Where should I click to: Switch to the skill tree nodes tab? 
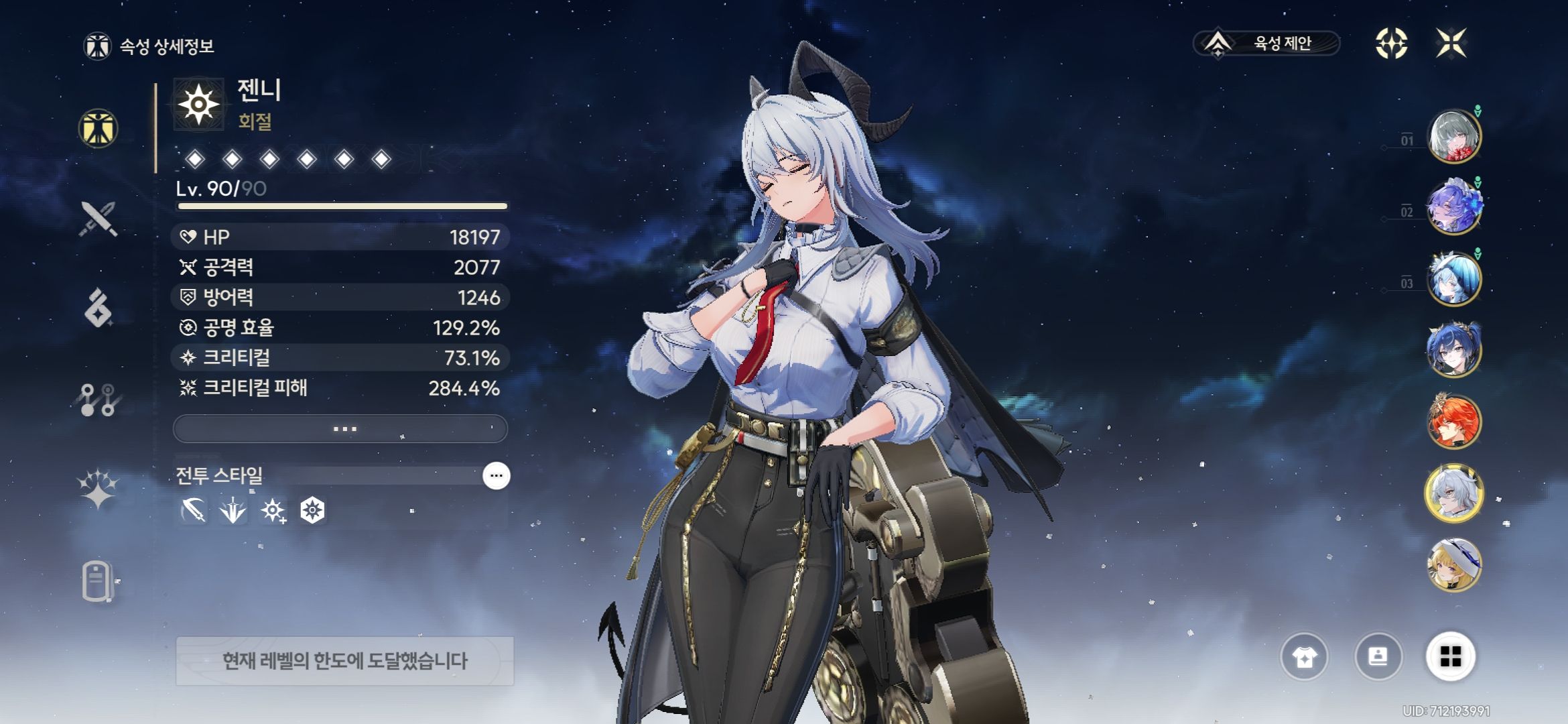point(99,400)
